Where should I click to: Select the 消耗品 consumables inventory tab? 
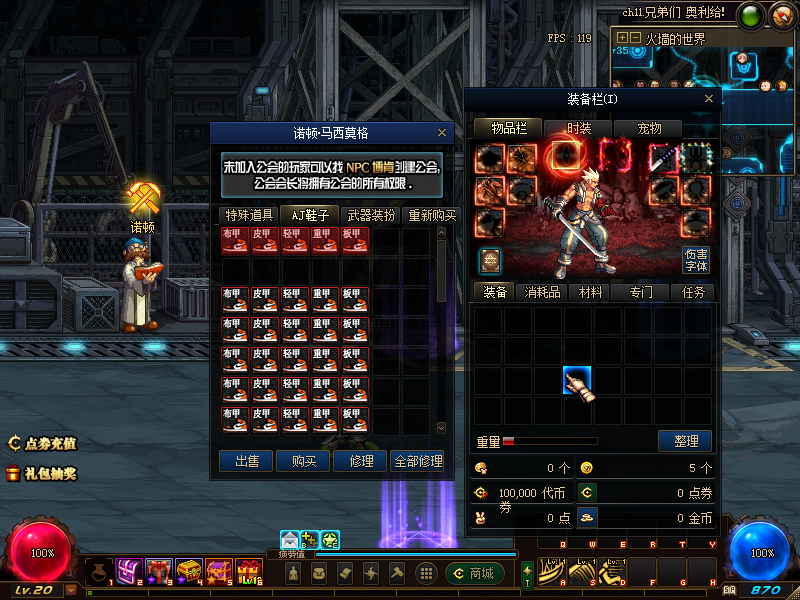click(x=542, y=292)
